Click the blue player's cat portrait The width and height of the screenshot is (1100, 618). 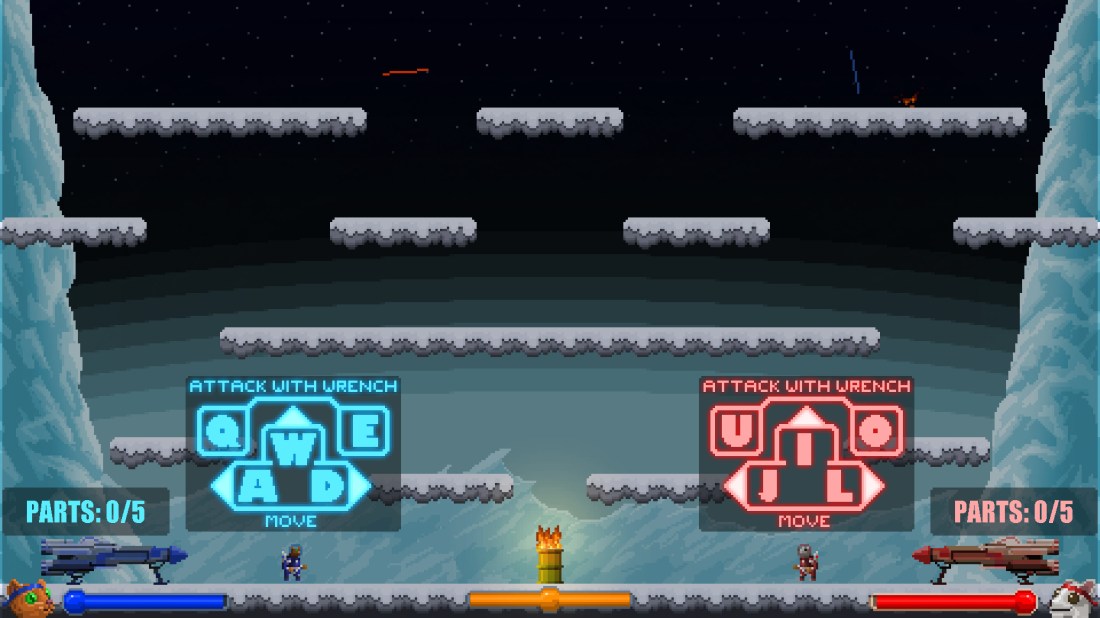[27, 599]
